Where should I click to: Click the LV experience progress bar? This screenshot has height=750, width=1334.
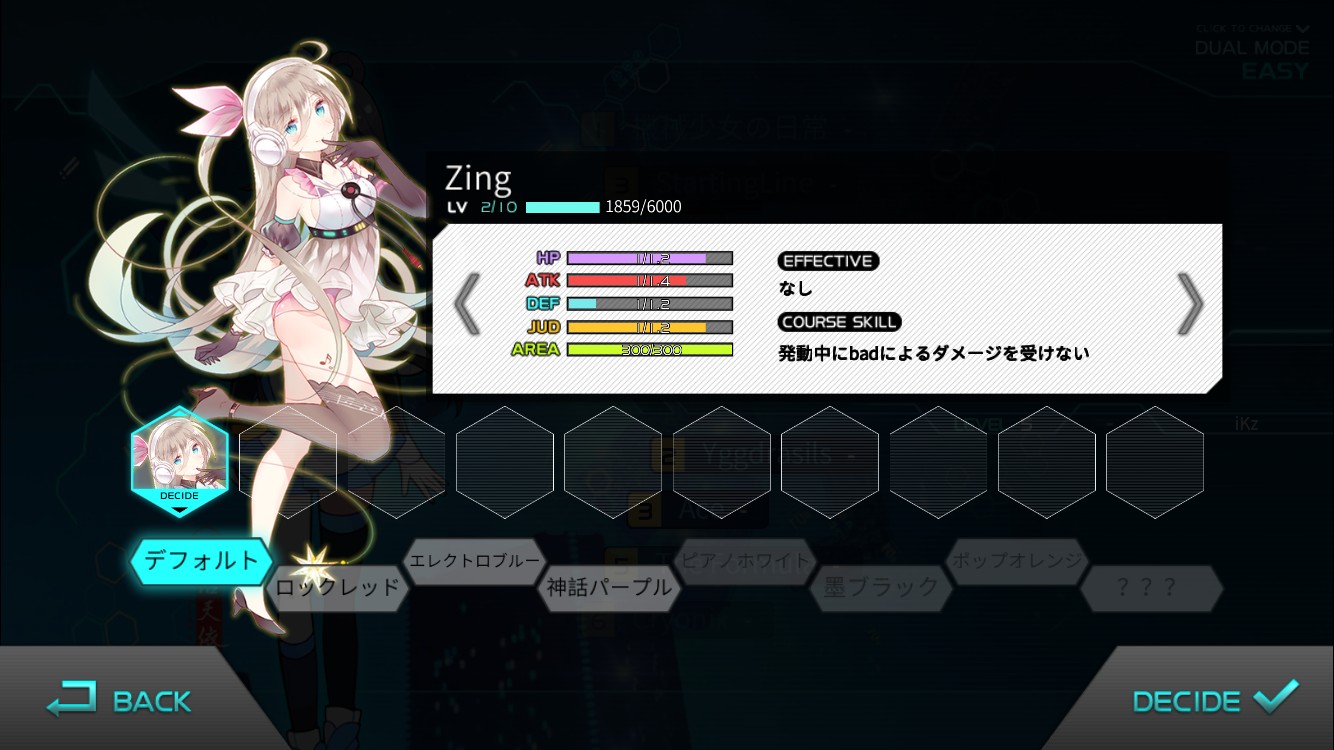[x=561, y=207]
